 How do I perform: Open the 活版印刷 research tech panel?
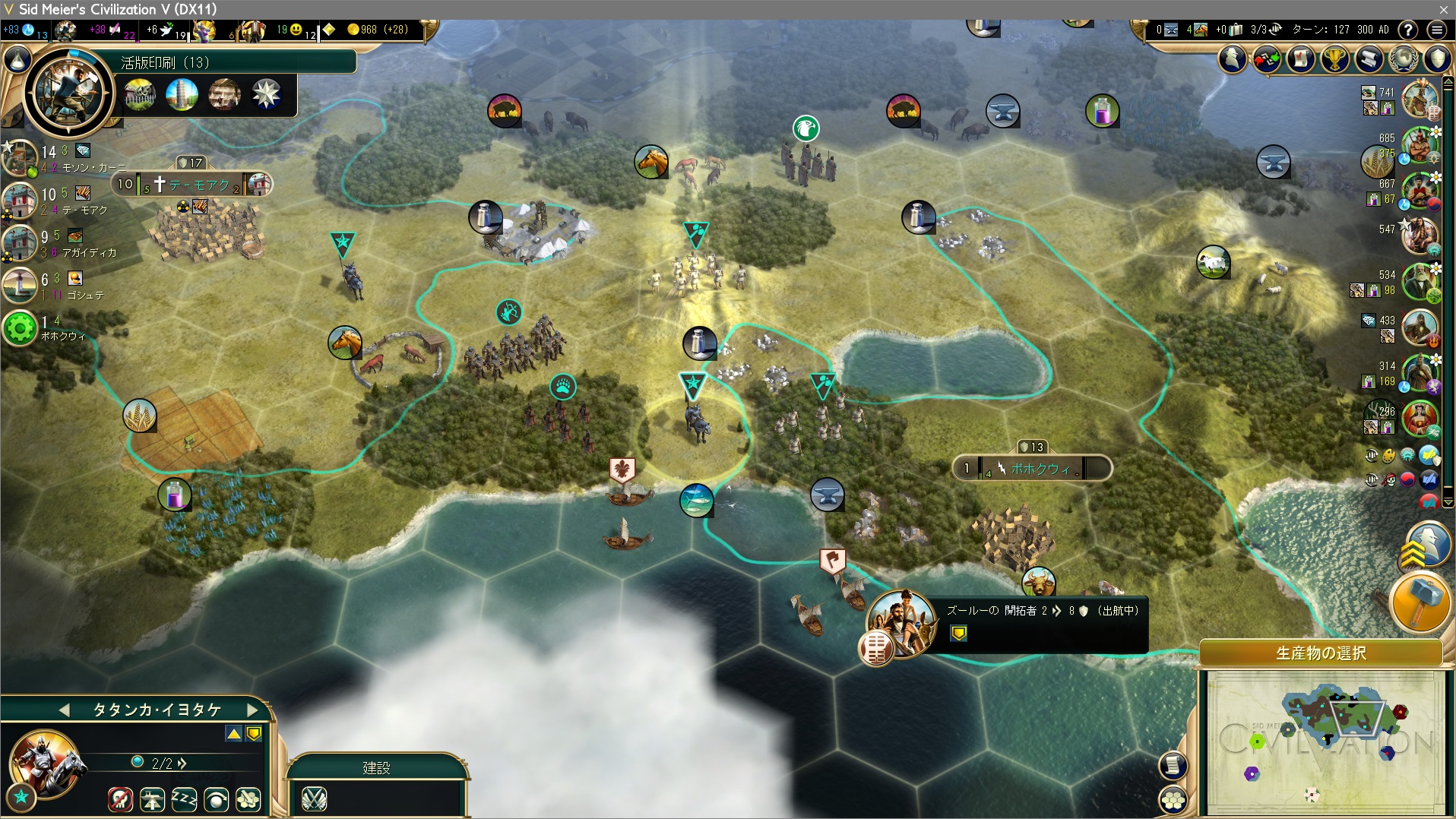pos(236,62)
